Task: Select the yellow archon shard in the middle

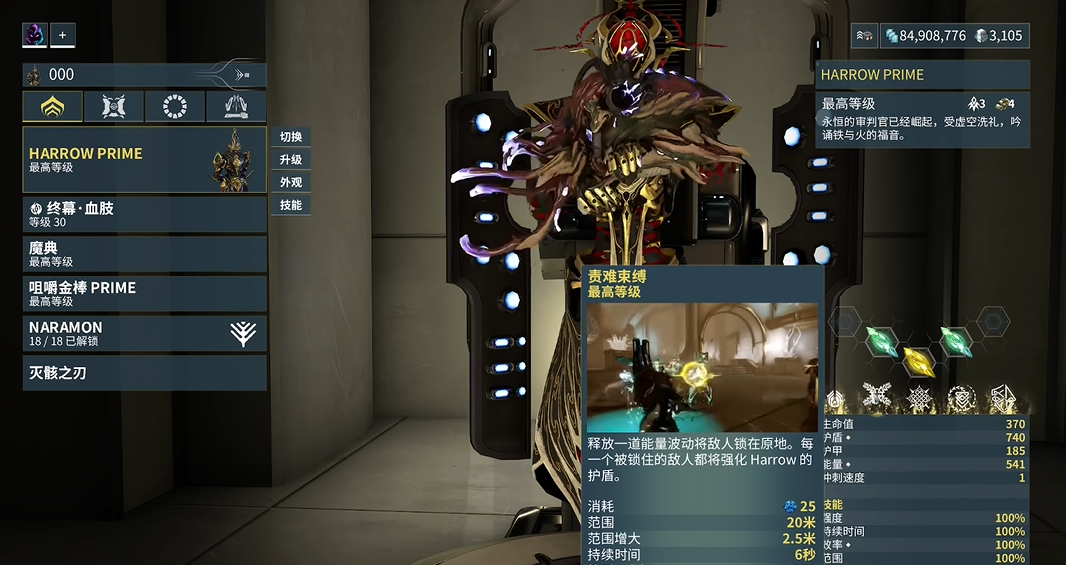Action: point(918,361)
